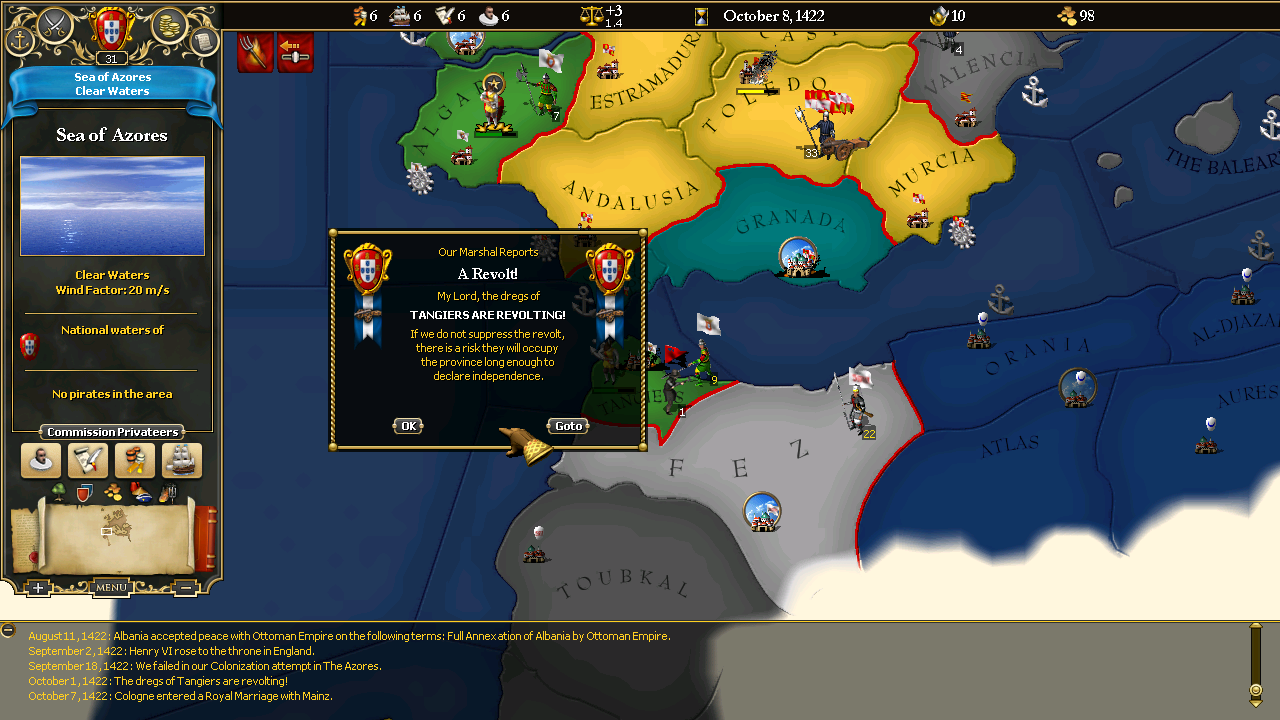This screenshot has height=720, width=1280.
Task: Select the barrels and gold trade button
Action: (135, 461)
